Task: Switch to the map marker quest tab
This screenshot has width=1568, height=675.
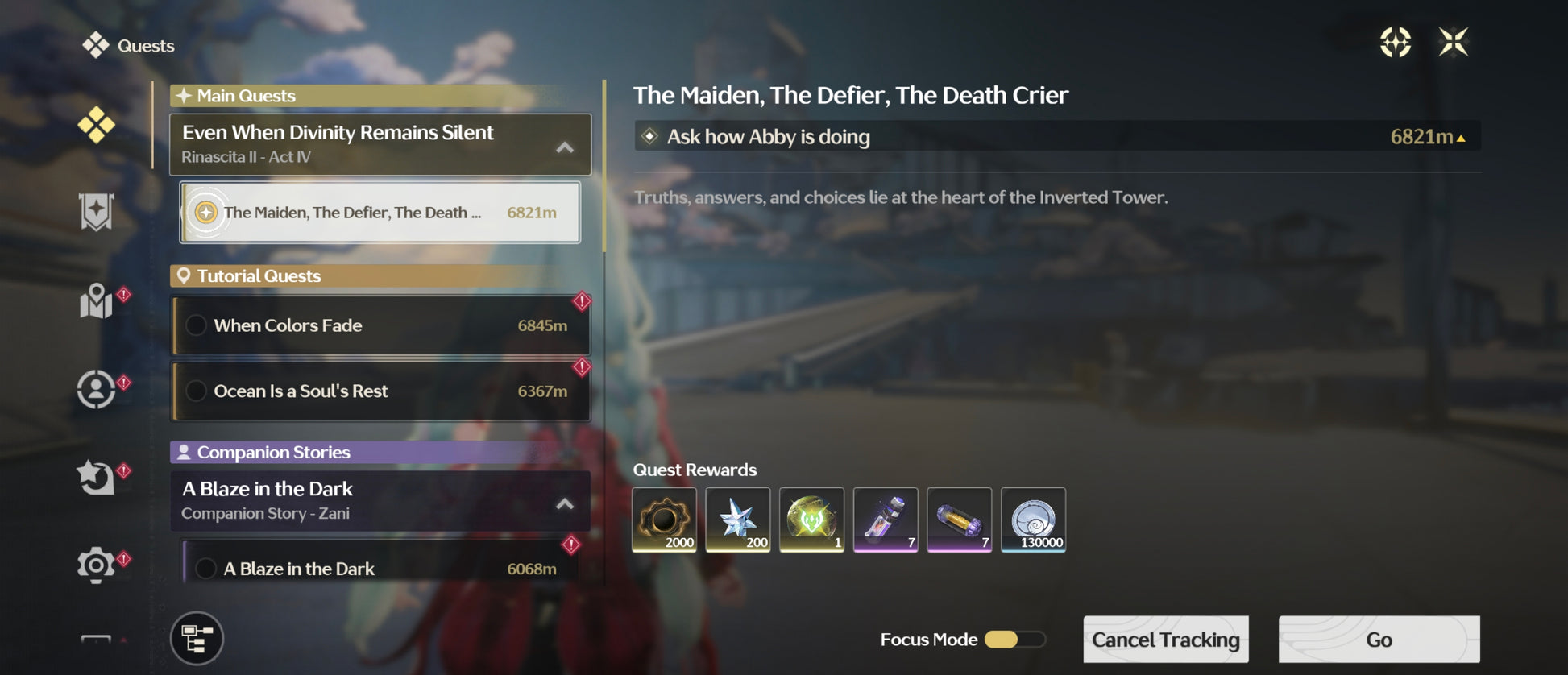Action: [x=97, y=302]
